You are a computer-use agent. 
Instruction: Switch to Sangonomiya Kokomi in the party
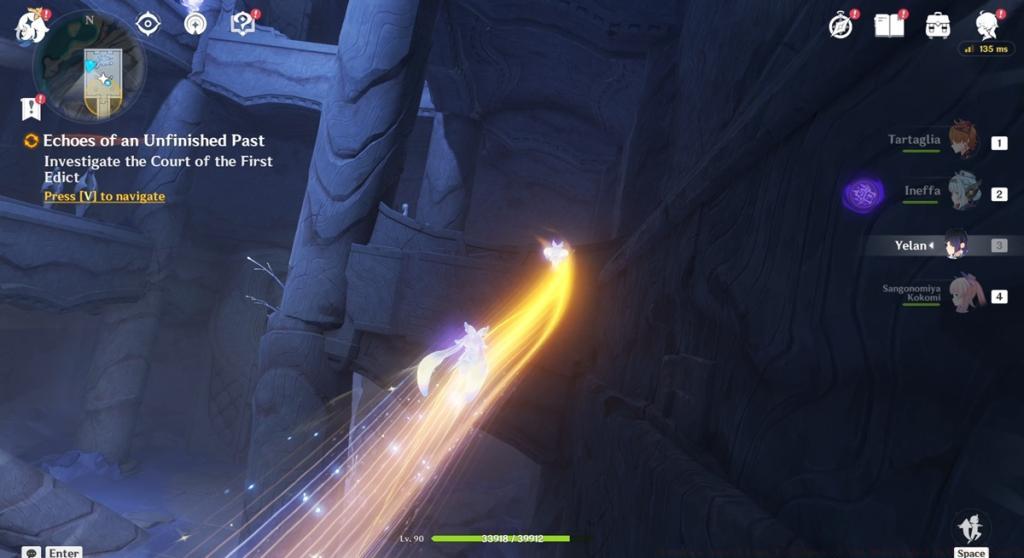point(965,294)
